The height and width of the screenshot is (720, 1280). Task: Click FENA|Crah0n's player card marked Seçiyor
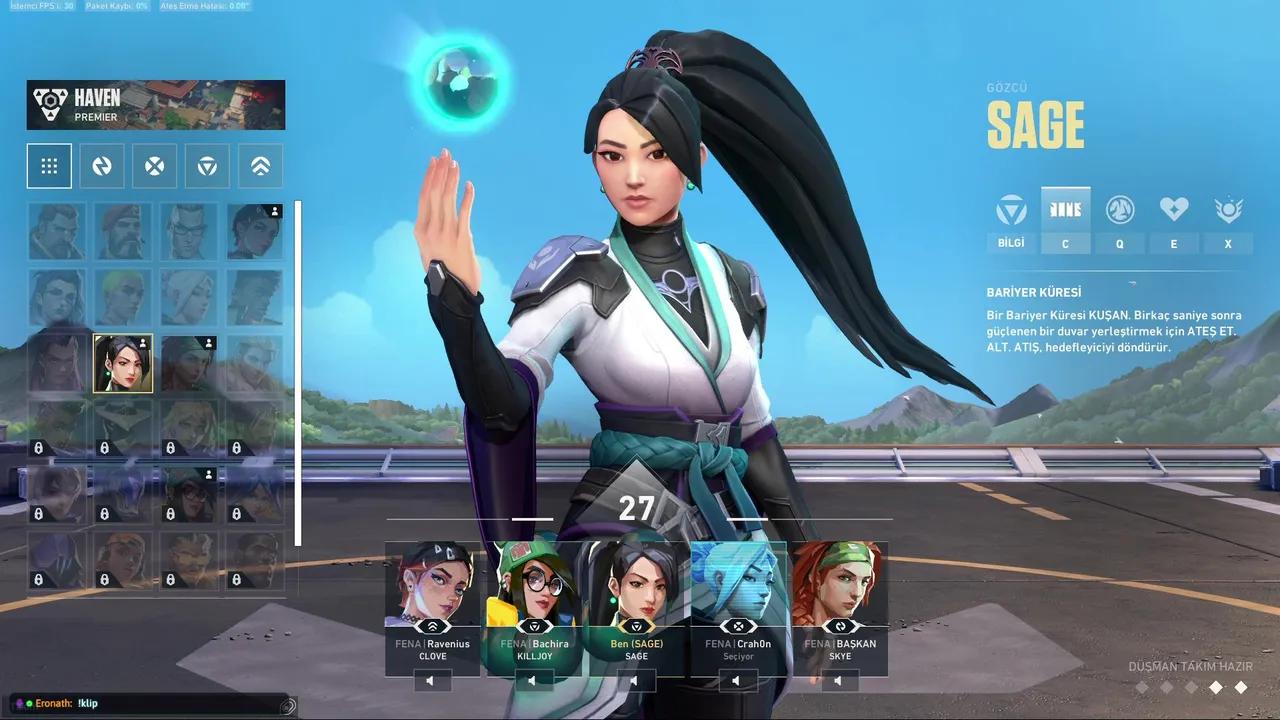click(737, 600)
